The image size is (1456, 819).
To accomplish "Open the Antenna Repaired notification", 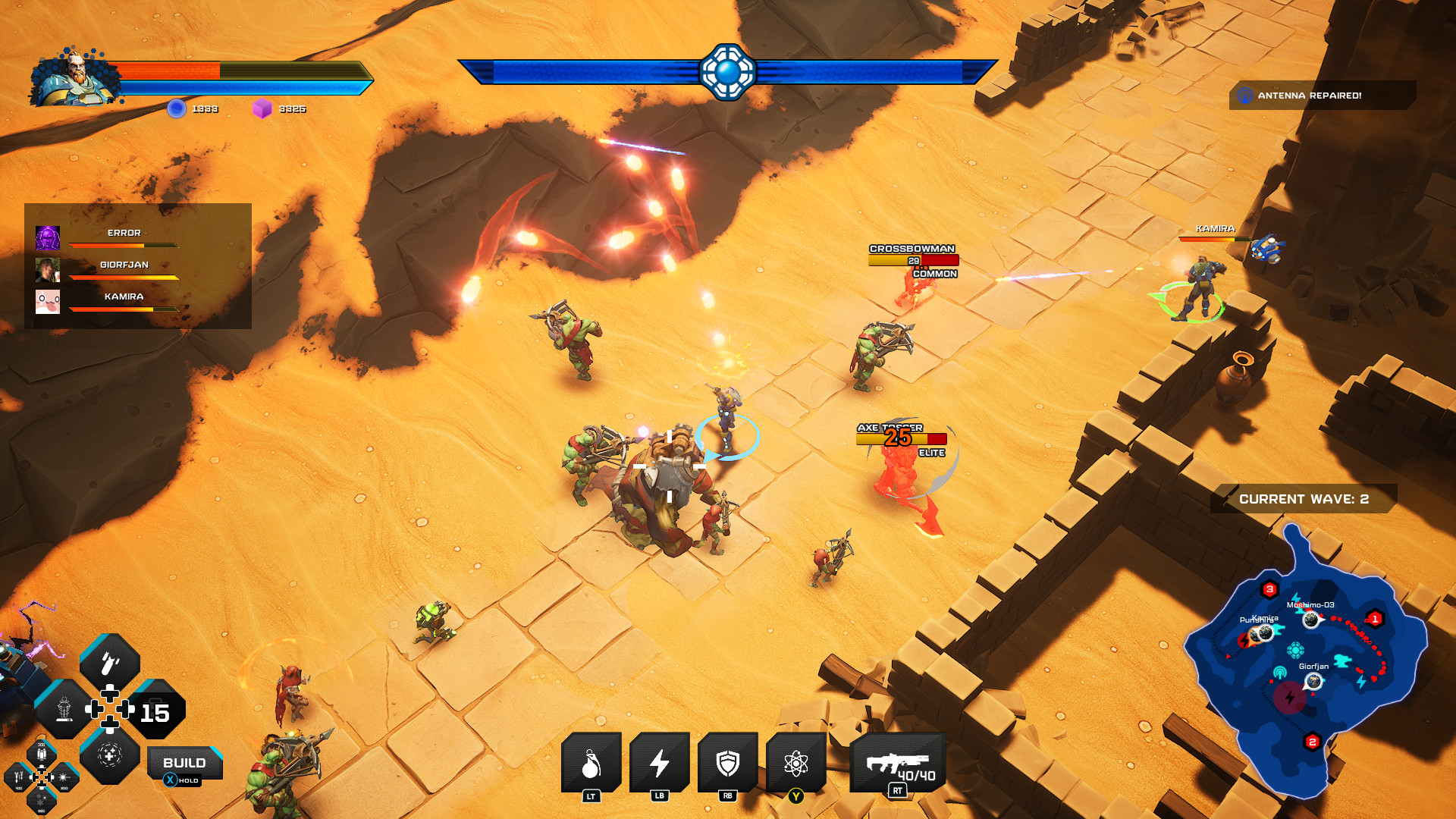I will (1322, 96).
